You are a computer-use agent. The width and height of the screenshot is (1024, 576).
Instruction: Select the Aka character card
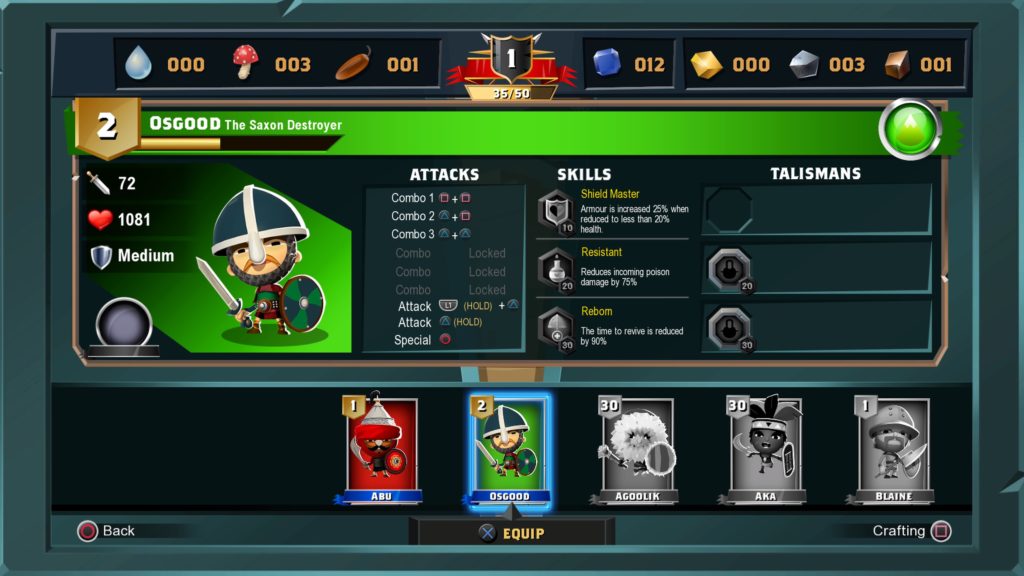coord(763,447)
